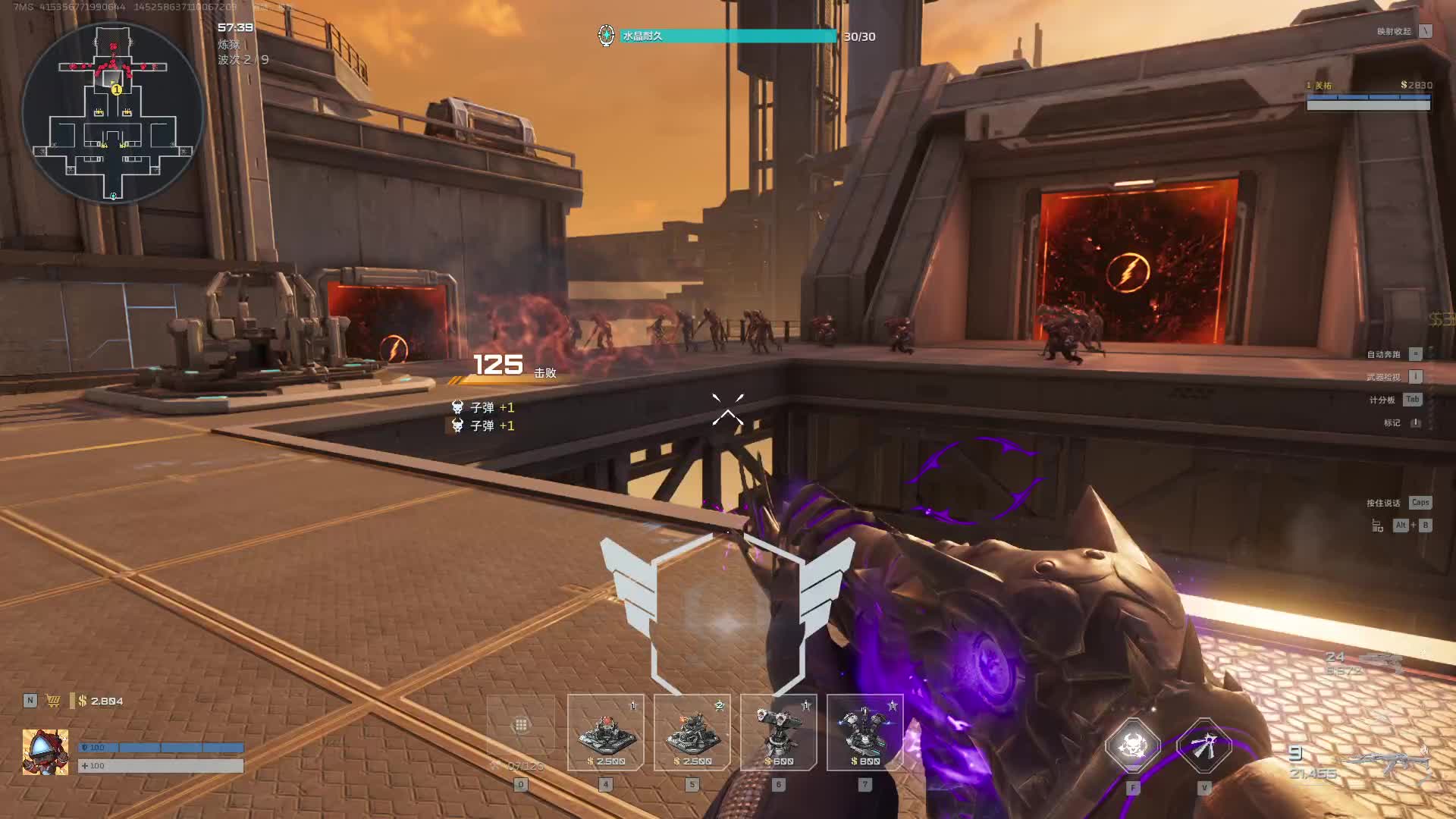Screen dimensions: 1456x819
Task: Select the red-domed turret costing $2,500
Action: point(605,733)
